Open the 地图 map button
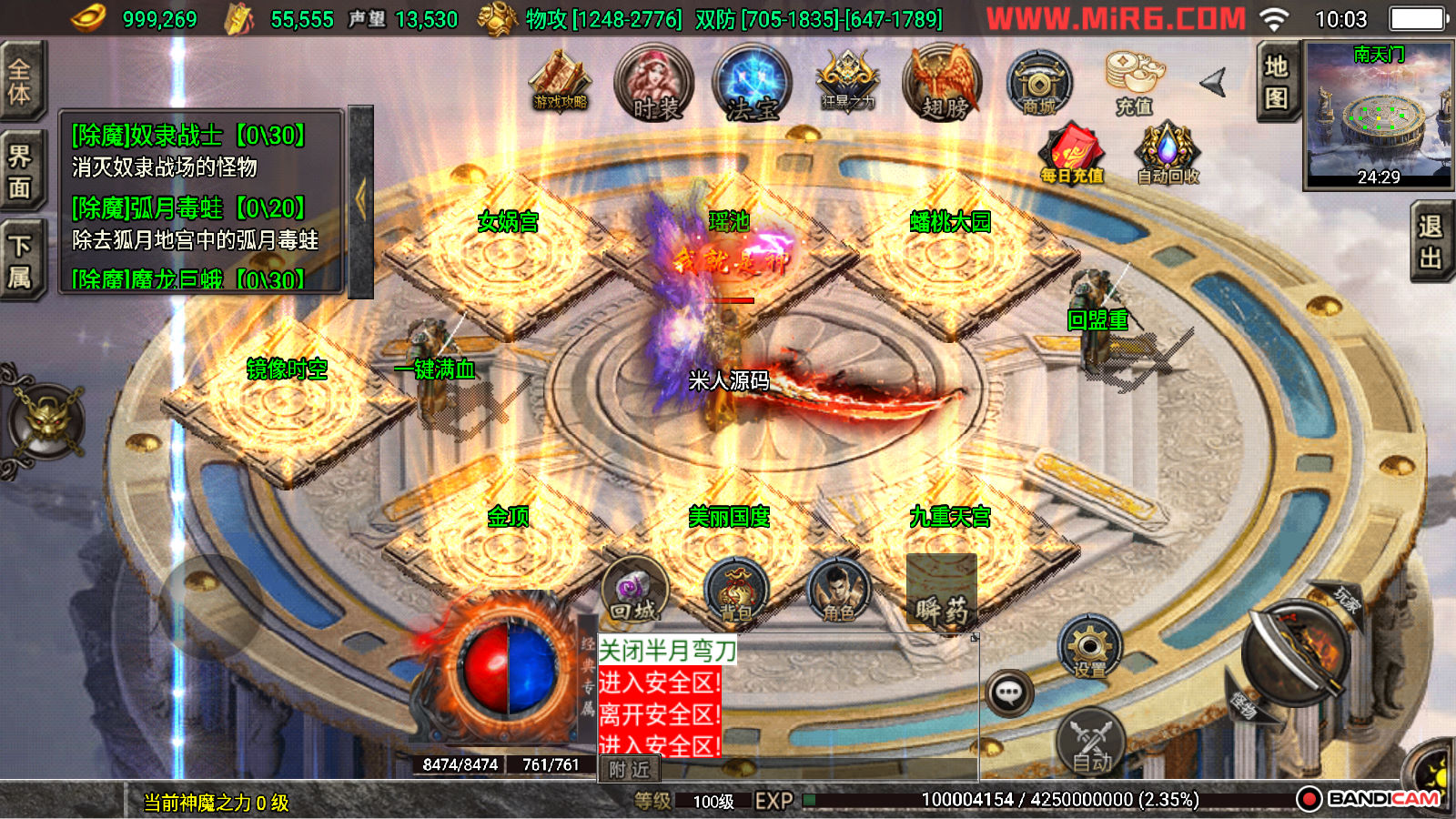 point(1276,80)
